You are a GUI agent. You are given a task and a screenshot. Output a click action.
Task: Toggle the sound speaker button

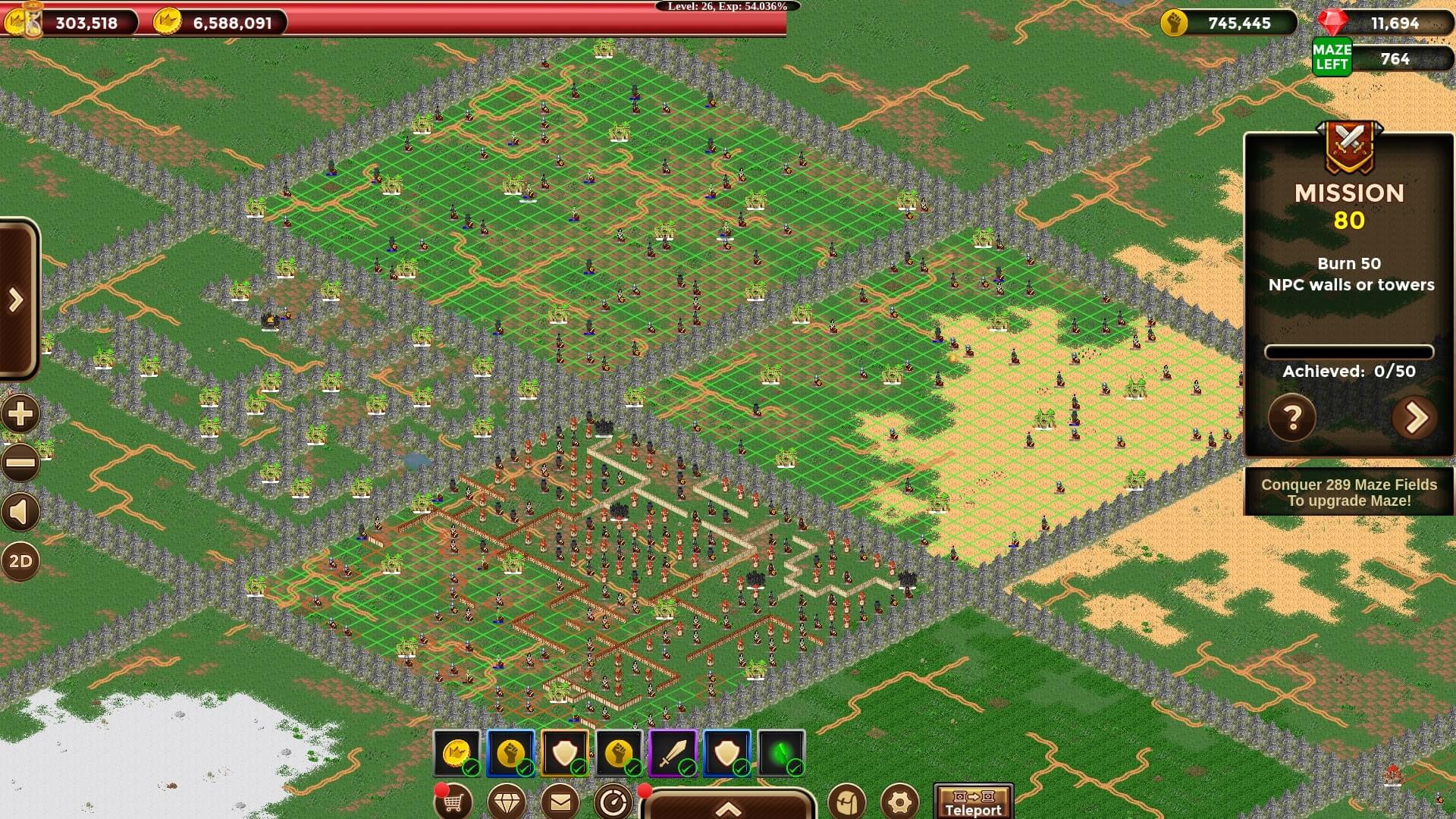coord(20,513)
